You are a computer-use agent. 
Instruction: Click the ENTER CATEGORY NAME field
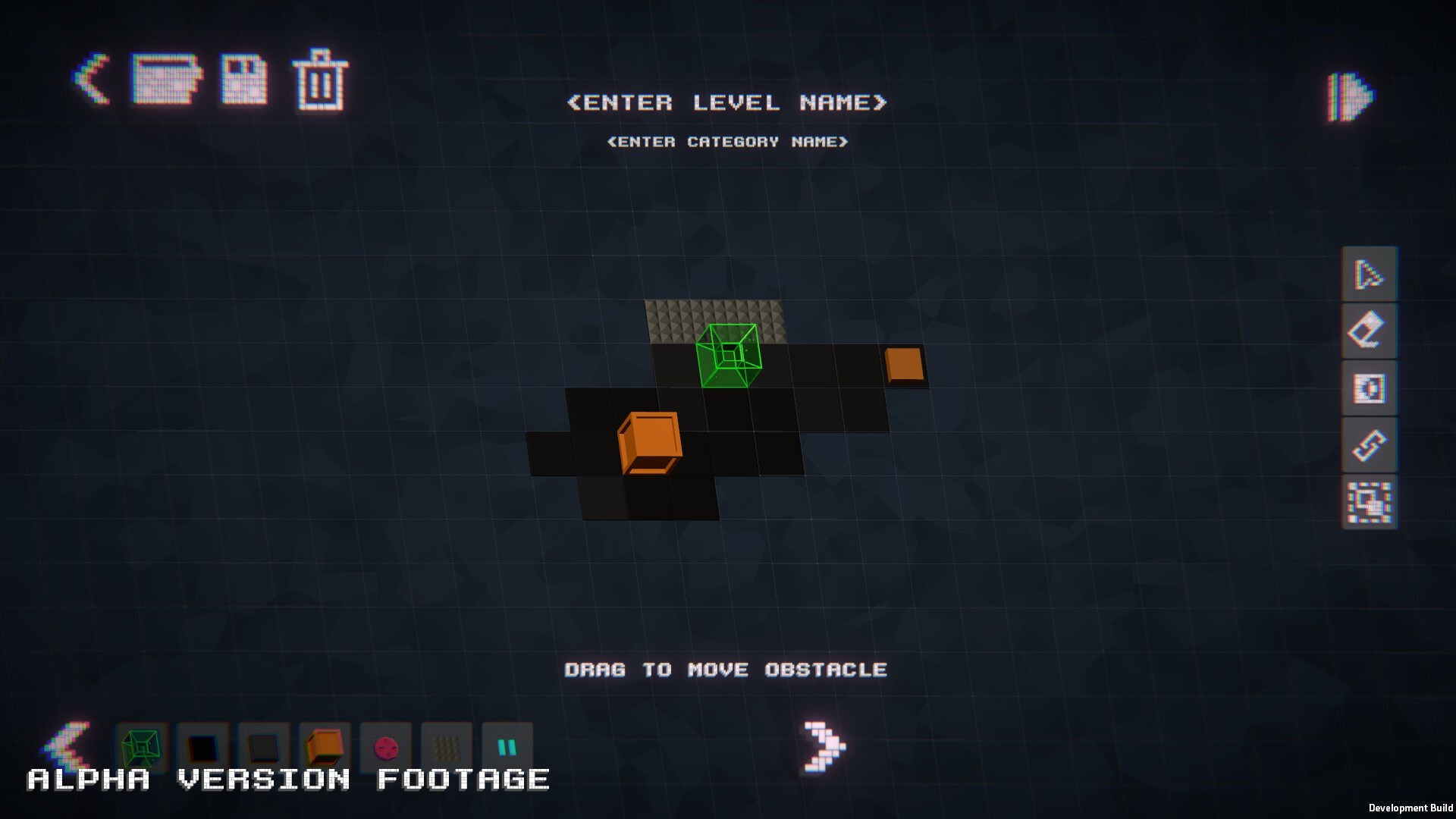point(728,141)
